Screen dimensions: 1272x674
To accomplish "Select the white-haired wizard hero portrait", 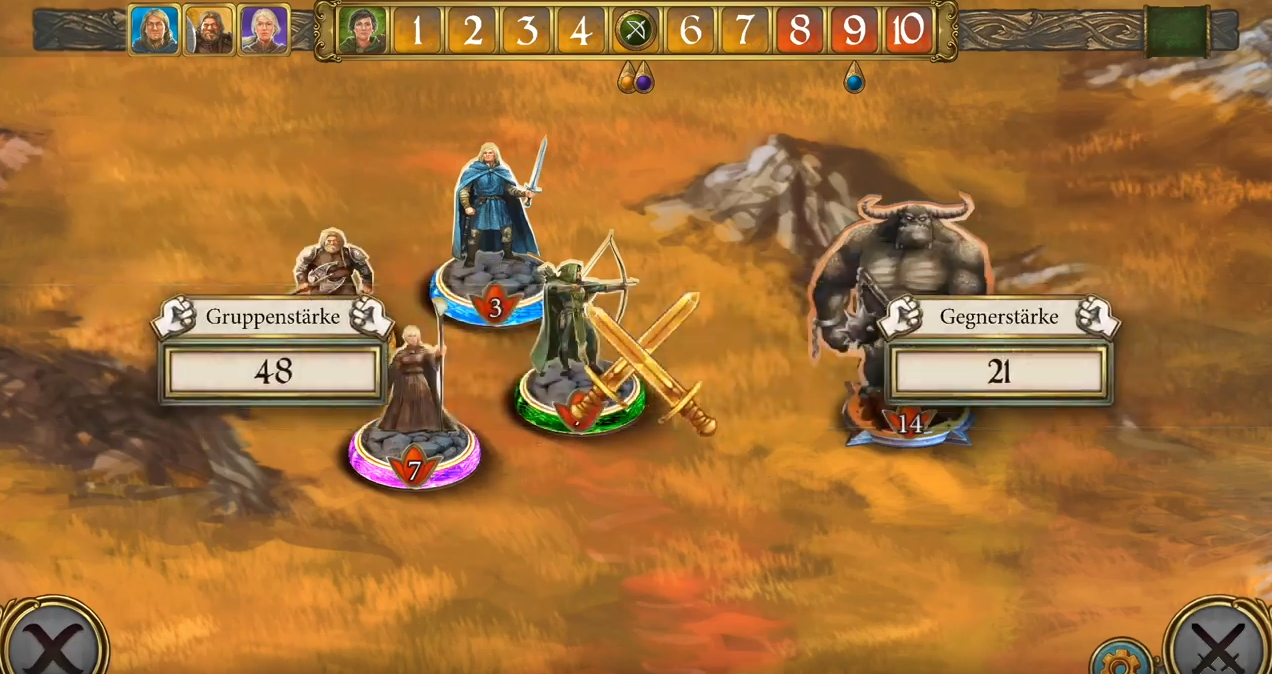I will click(264, 29).
